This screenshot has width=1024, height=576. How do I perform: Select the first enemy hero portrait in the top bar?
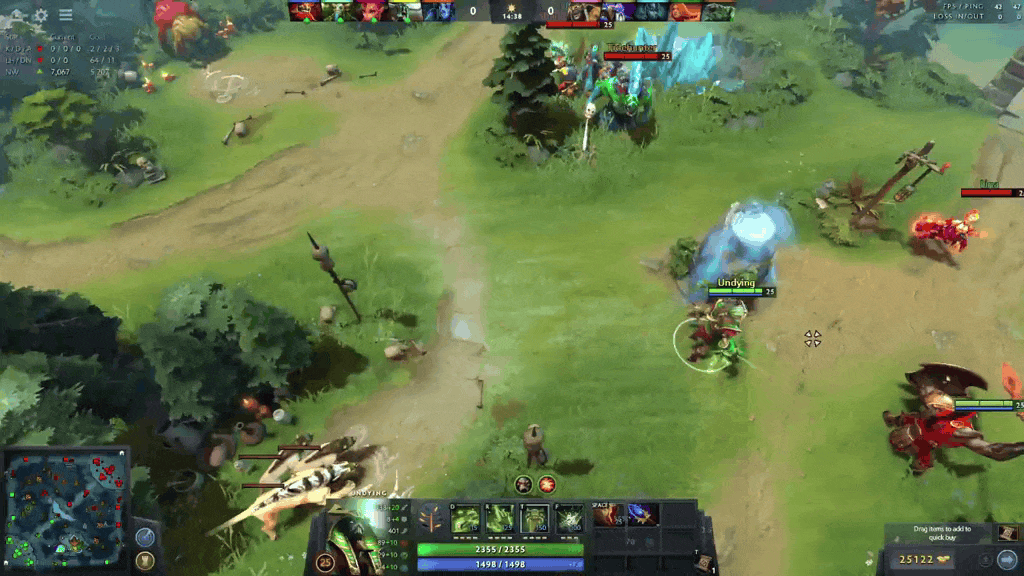tap(585, 11)
